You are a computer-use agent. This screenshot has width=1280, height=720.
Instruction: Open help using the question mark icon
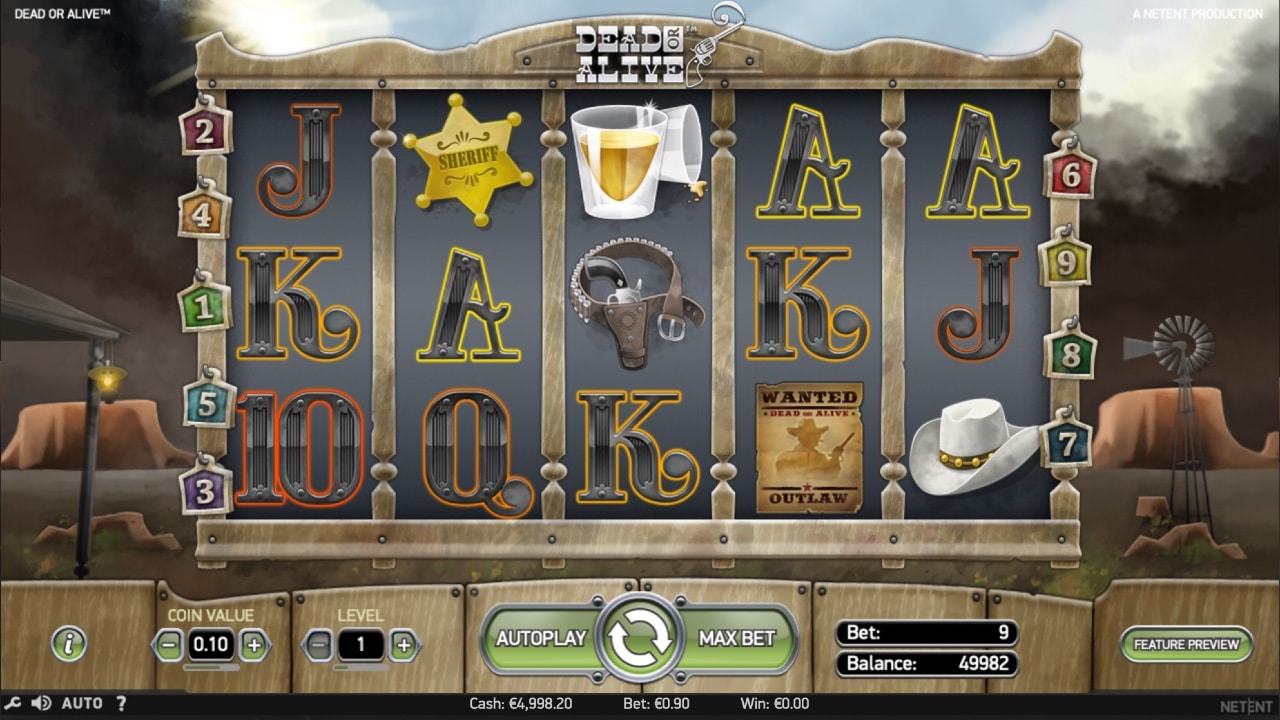click(x=120, y=703)
